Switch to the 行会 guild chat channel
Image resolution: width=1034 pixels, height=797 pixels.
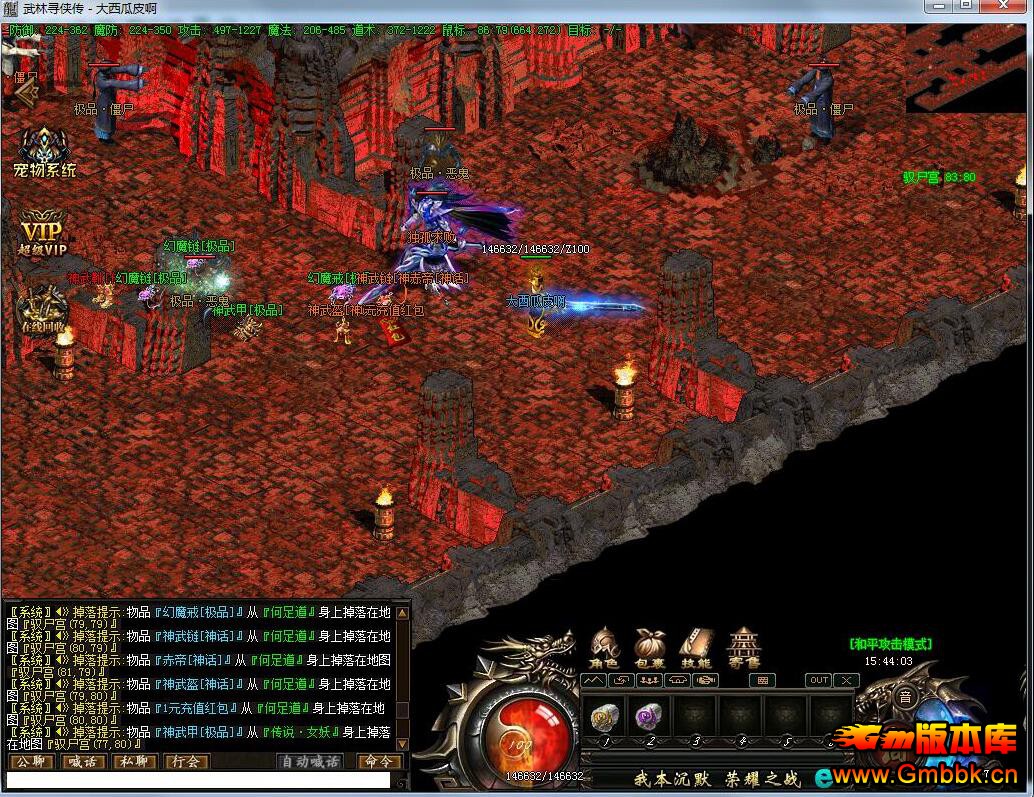(186, 762)
